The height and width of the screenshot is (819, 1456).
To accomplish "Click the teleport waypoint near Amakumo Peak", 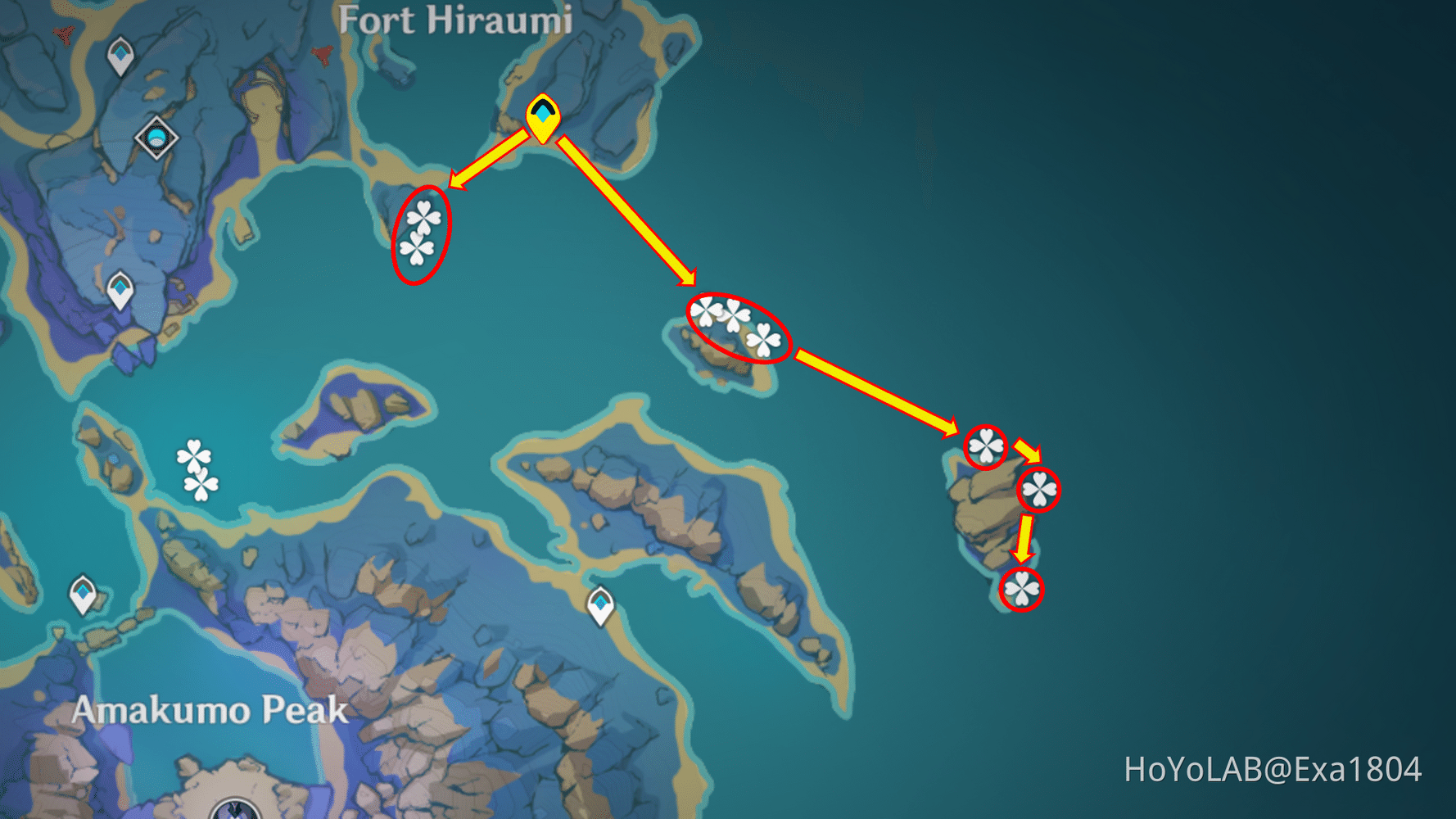I will click(x=83, y=591).
